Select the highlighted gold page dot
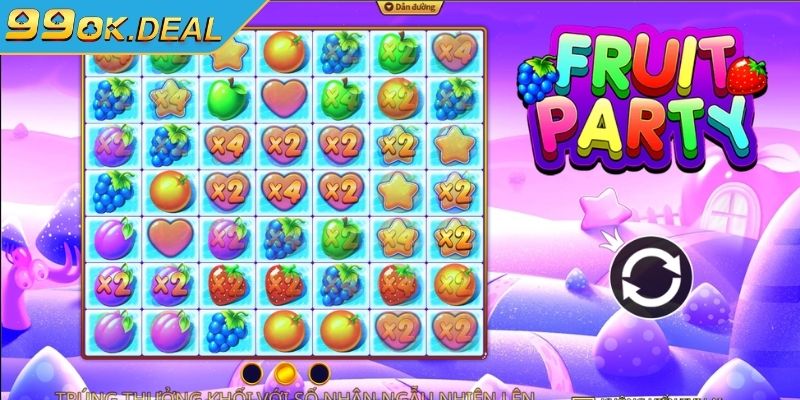800x400 pixels. coord(285,373)
